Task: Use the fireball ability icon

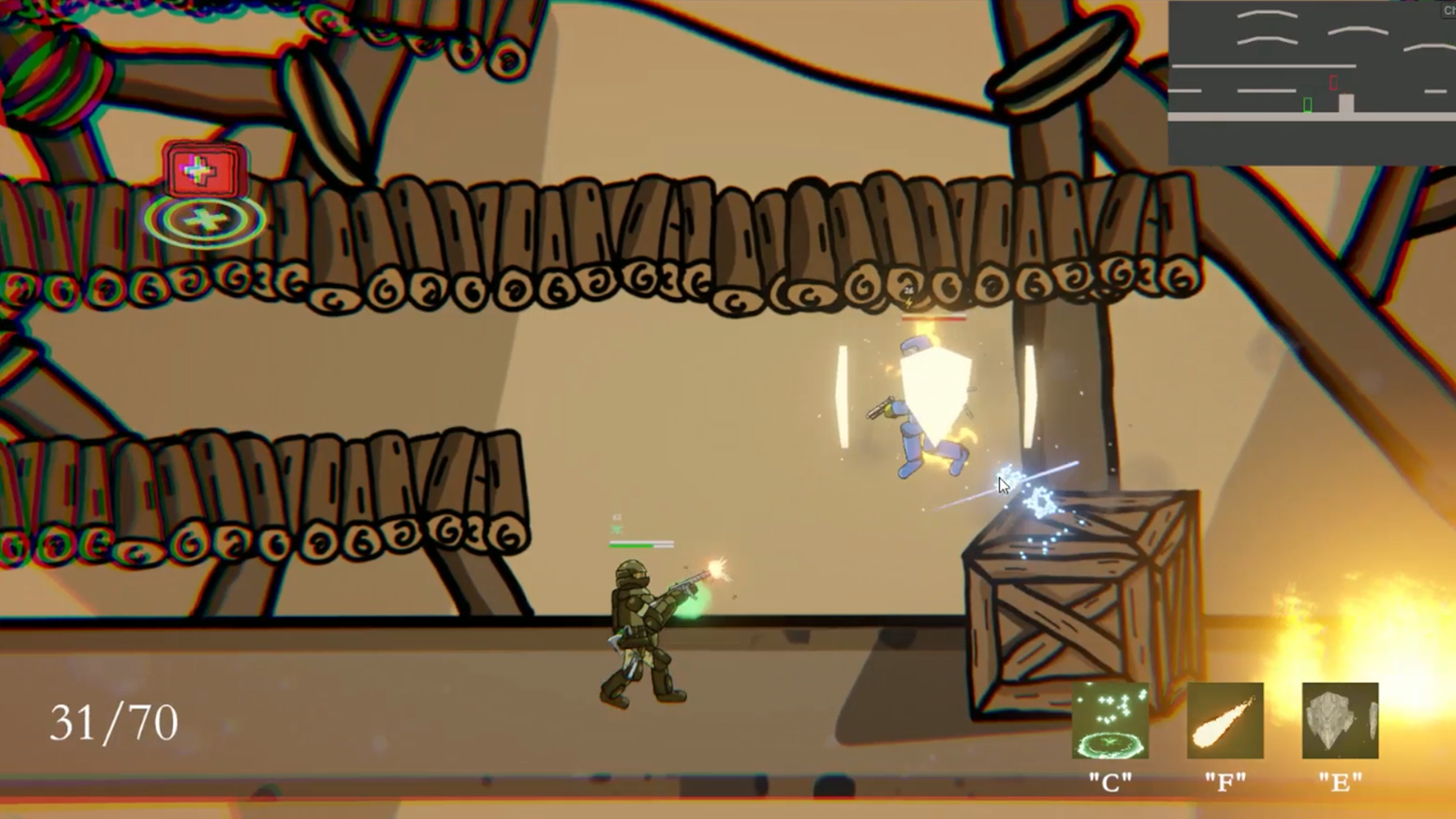Action: click(x=1225, y=721)
